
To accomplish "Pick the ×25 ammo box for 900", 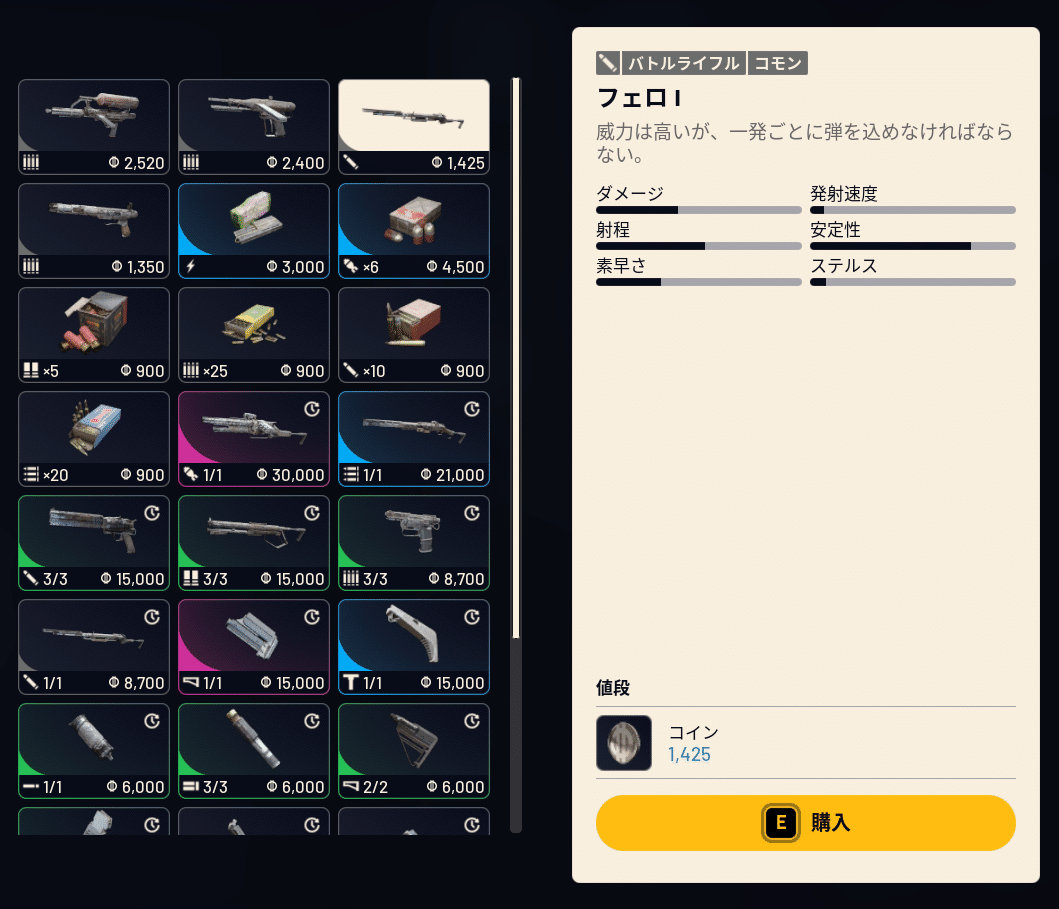I will click(x=254, y=335).
